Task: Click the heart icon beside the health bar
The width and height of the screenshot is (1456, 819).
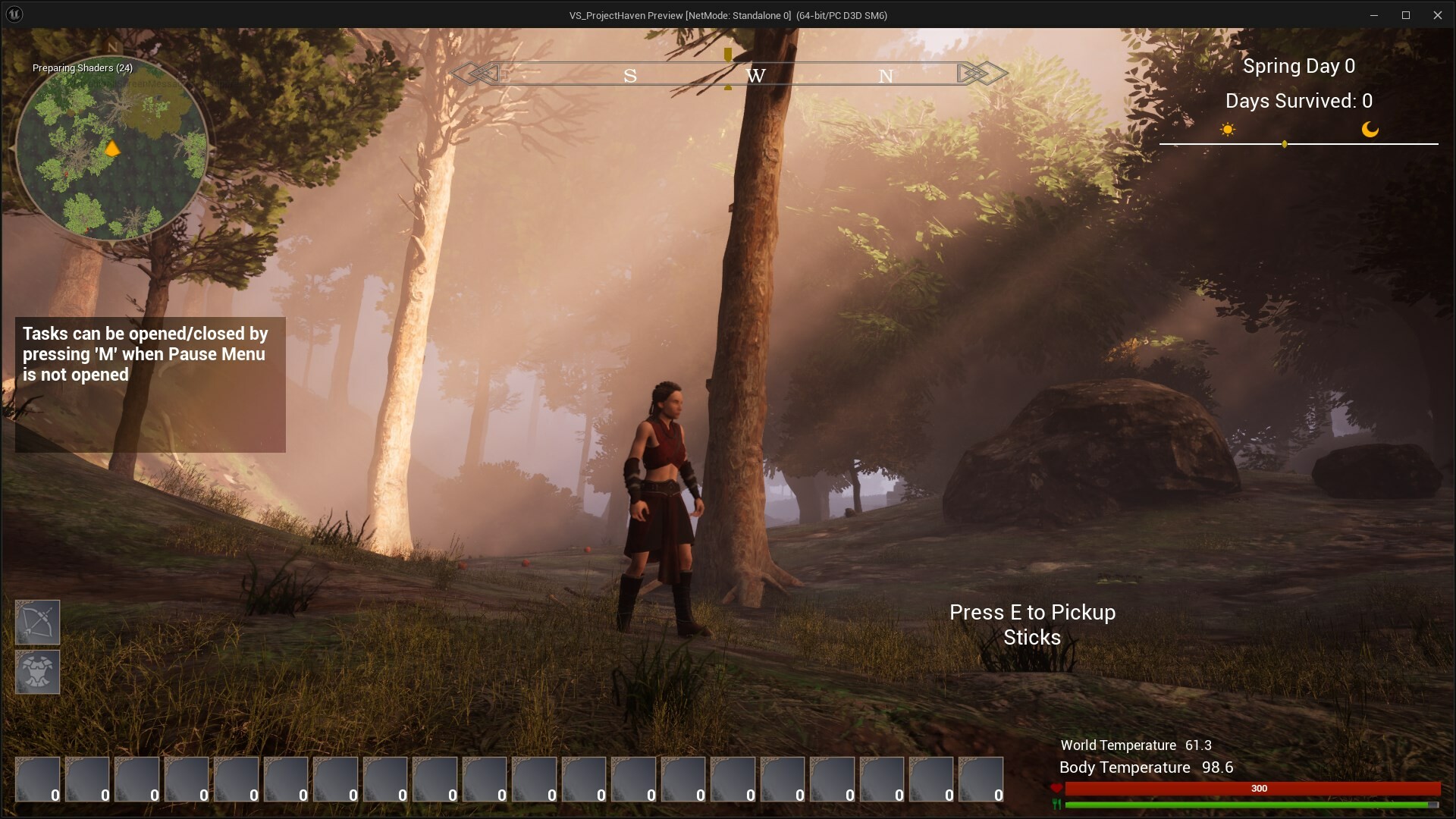Action: click(1056, 789)
